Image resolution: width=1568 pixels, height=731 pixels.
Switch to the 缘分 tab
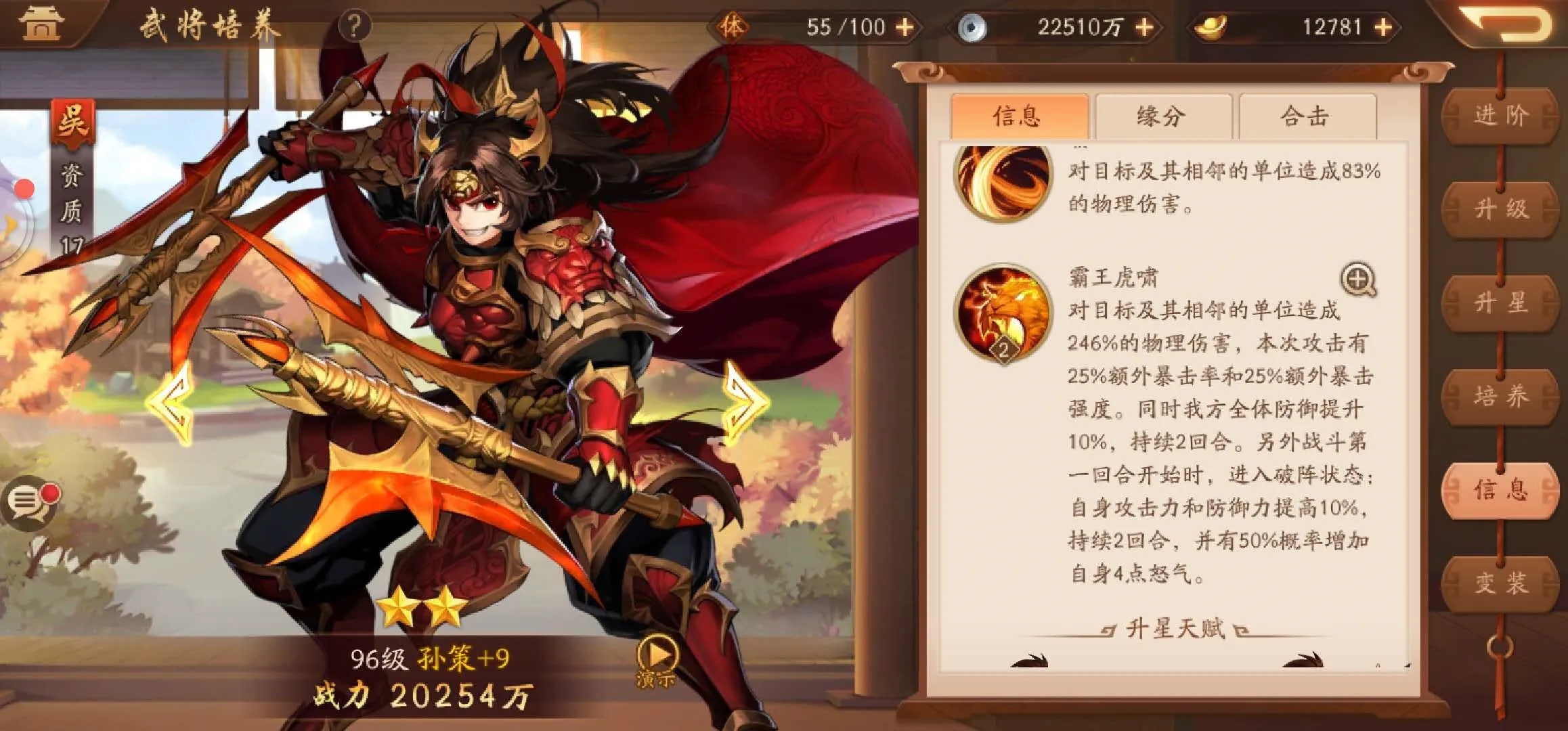tap(1164, 116)
